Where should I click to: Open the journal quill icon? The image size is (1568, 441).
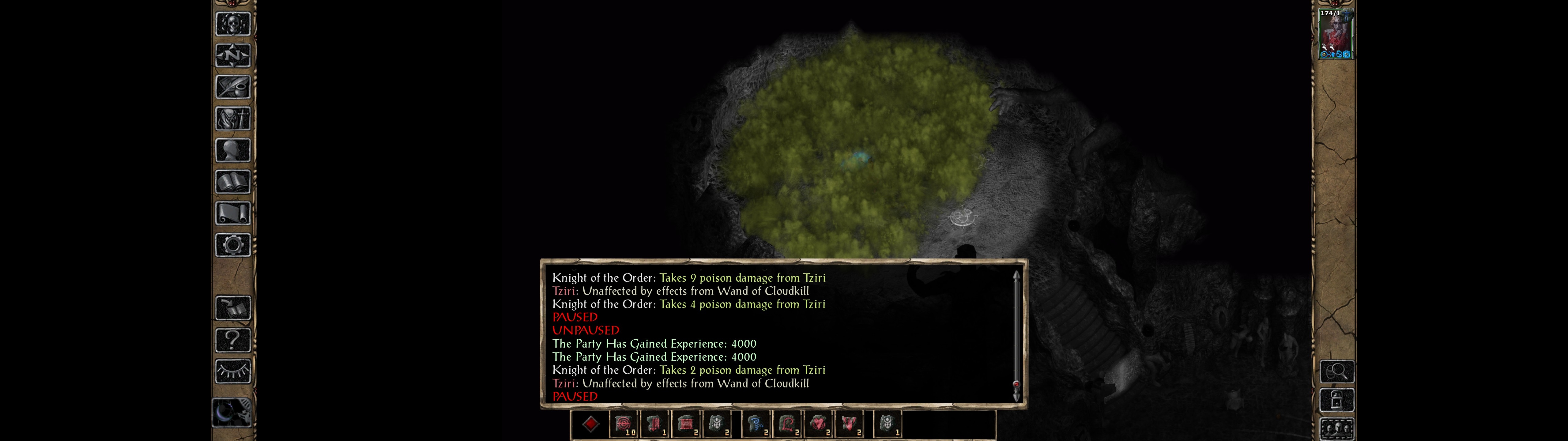click(232, 87)
